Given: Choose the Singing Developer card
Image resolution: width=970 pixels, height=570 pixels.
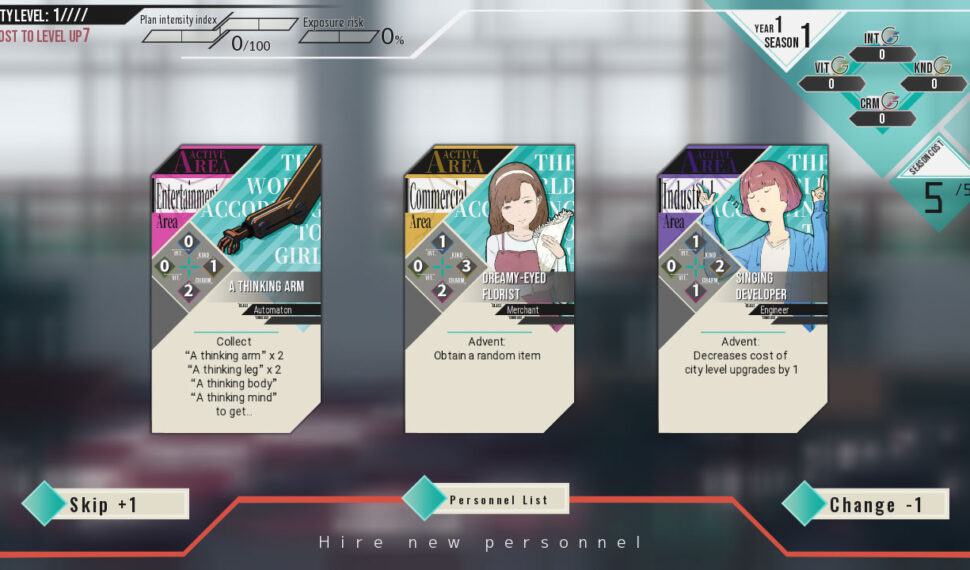Looking at the screenshot, I should pyautogui.click(x=743, y=289).
